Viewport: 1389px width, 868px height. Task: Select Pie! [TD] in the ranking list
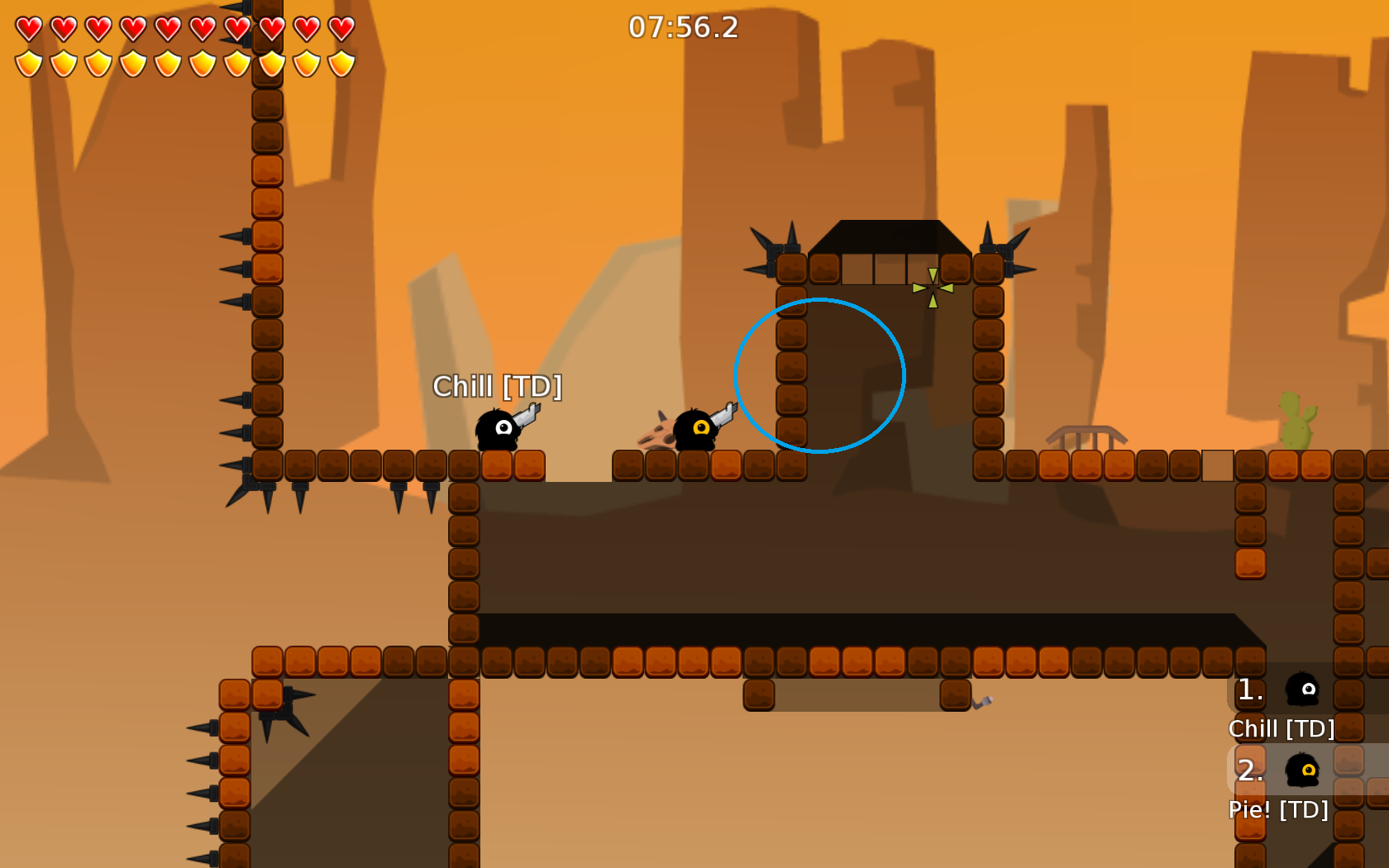[1278, 808]
